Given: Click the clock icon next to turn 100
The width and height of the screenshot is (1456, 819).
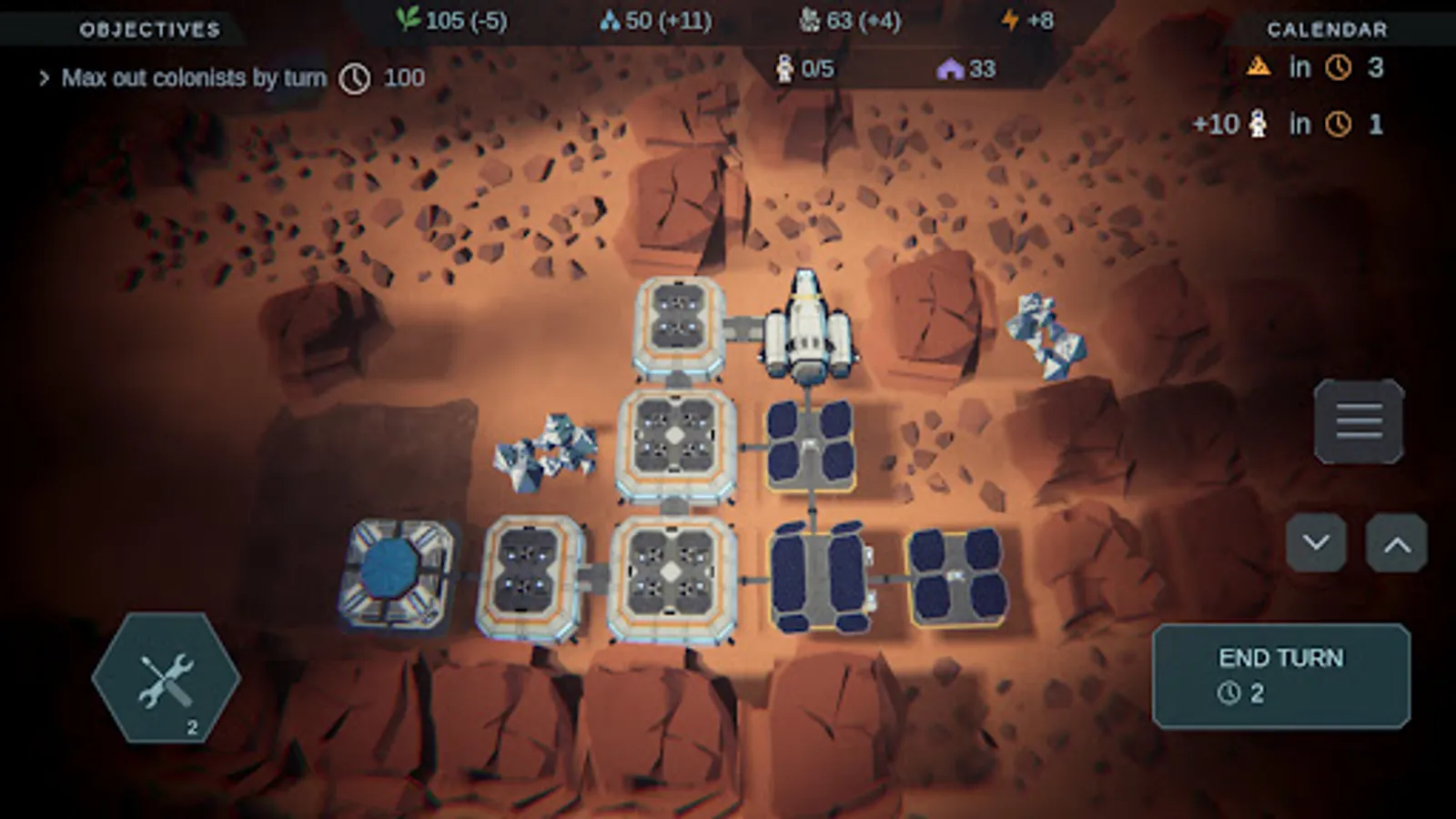Looking at the screenshot, I should [x=355, y=77].
